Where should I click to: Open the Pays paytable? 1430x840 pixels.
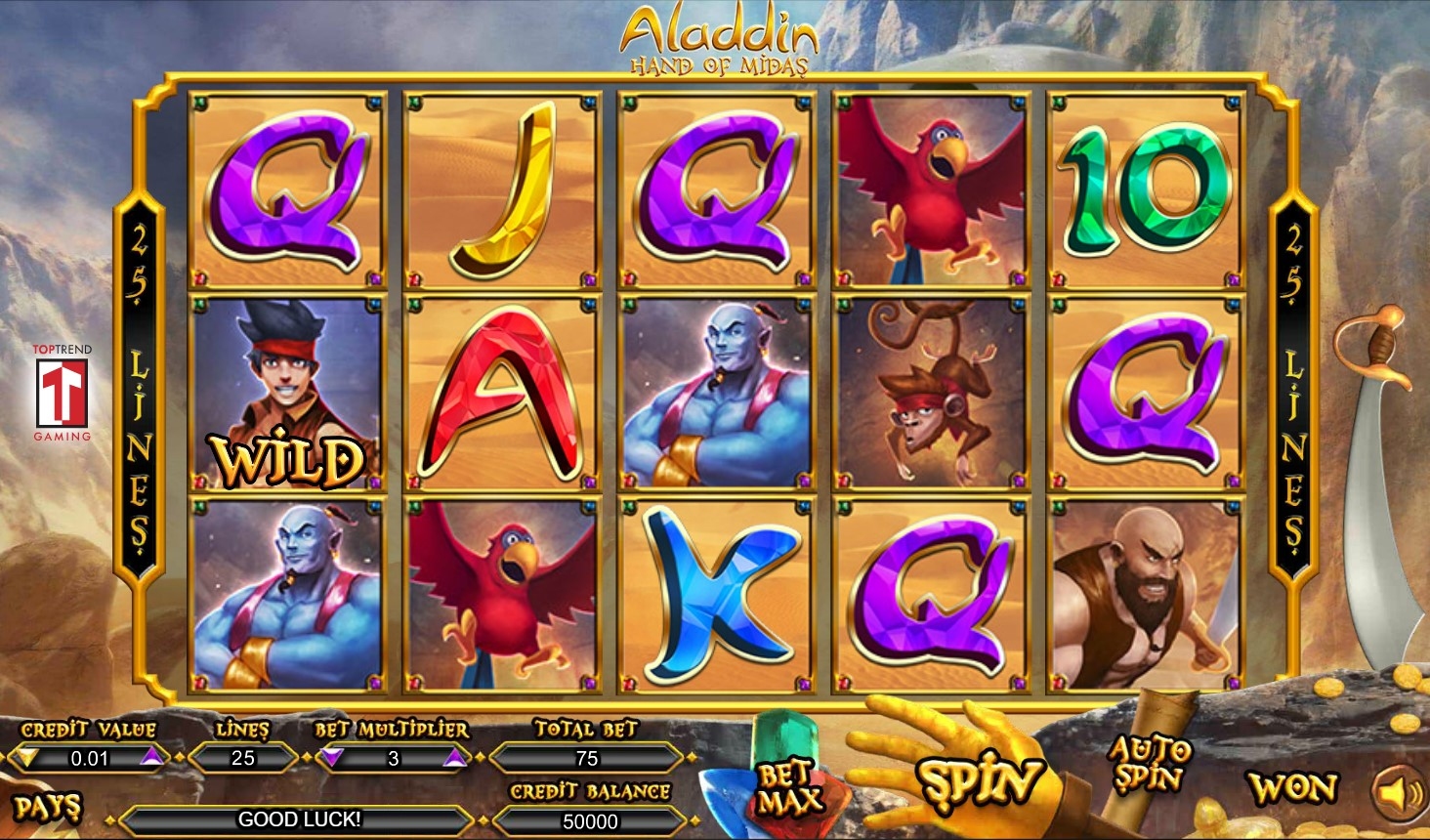(47, 808)
